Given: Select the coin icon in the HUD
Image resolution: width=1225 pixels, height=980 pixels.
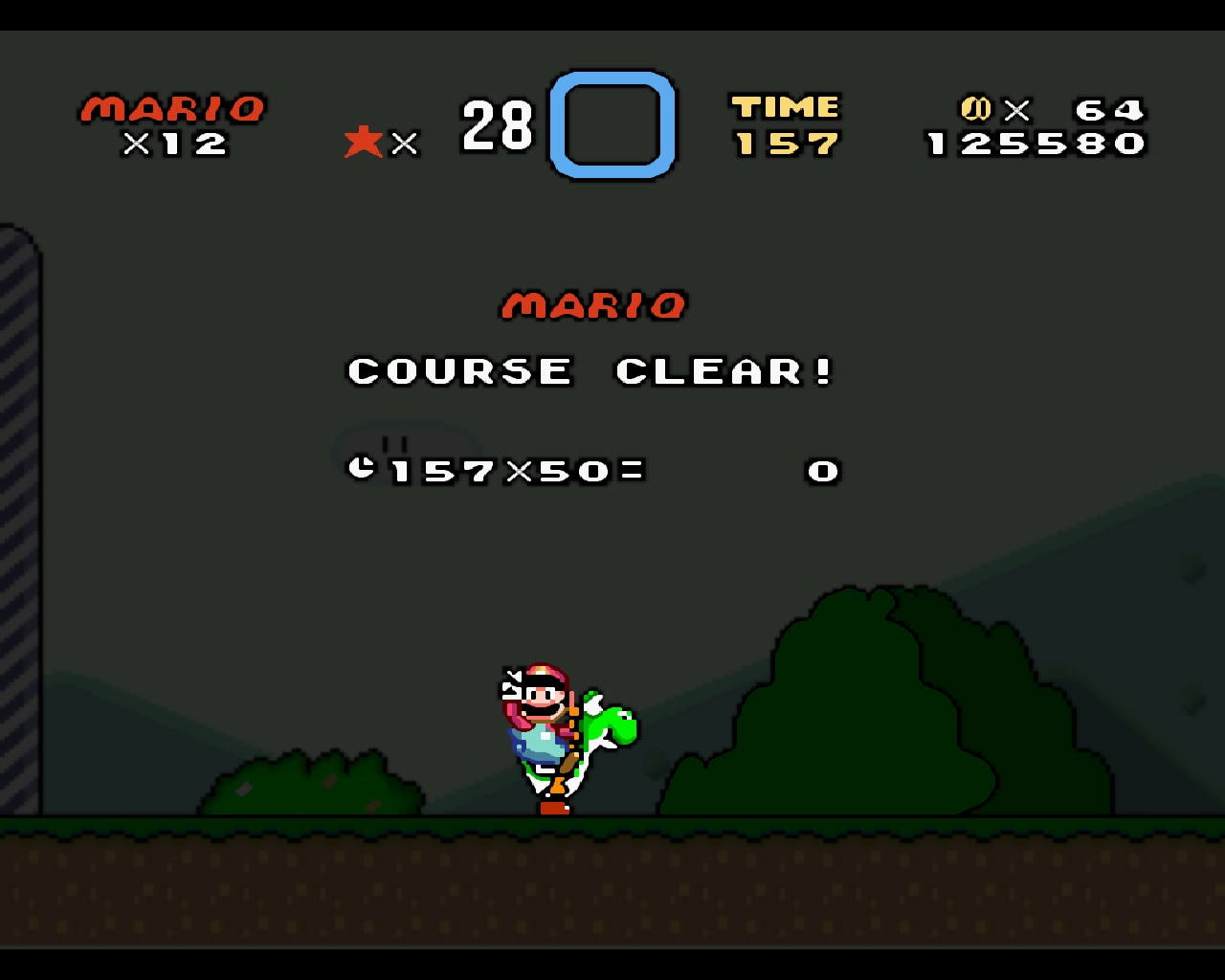Looking at the screenshot, I should pos(975,108).
